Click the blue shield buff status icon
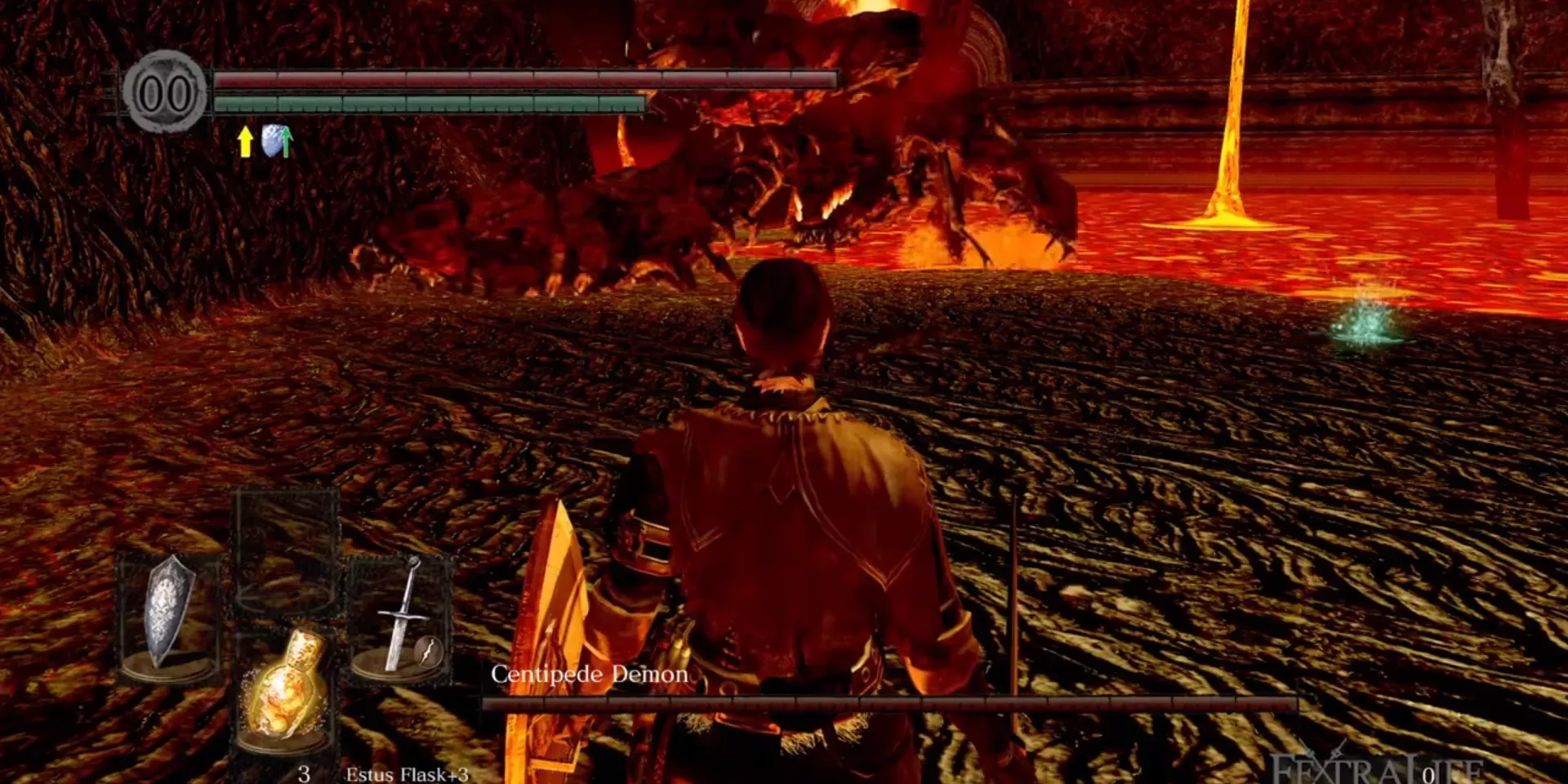This screenshot has height=784, width=1568. click(x=277, y=141)
